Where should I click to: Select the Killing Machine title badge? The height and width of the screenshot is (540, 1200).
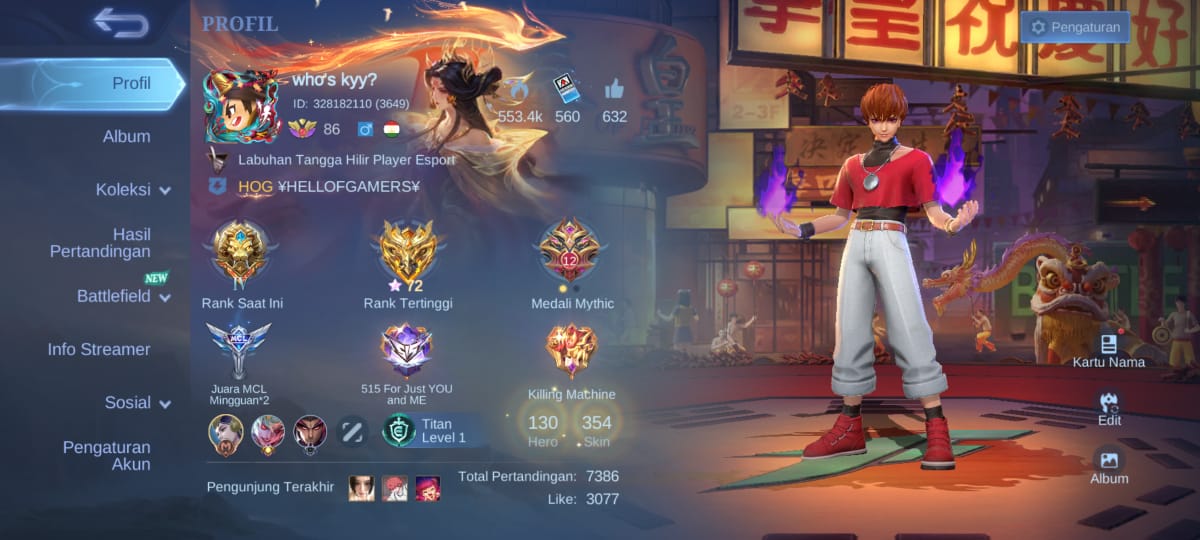[x=571, y=352]
